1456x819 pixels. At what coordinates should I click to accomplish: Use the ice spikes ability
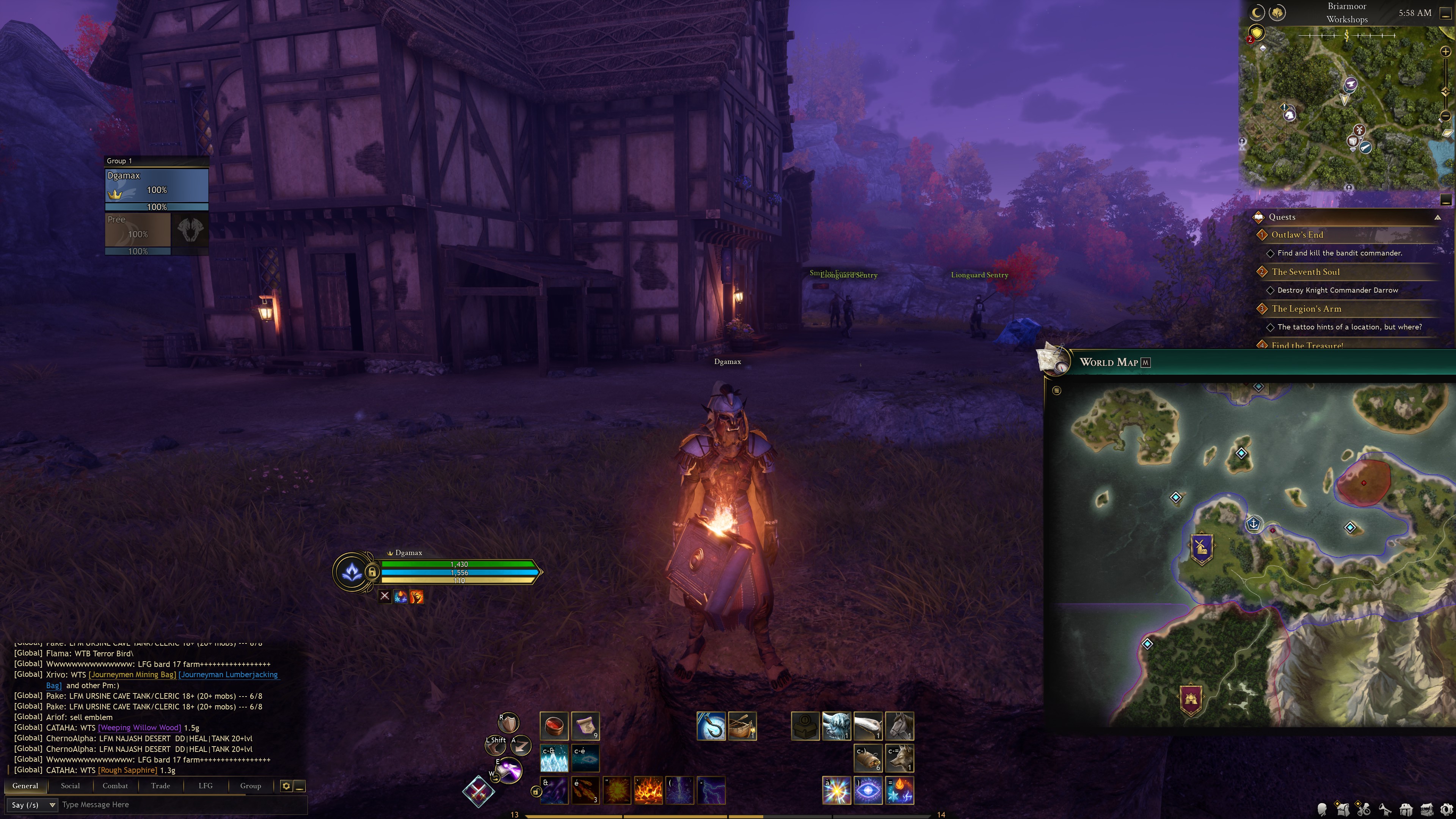point(554,758)
